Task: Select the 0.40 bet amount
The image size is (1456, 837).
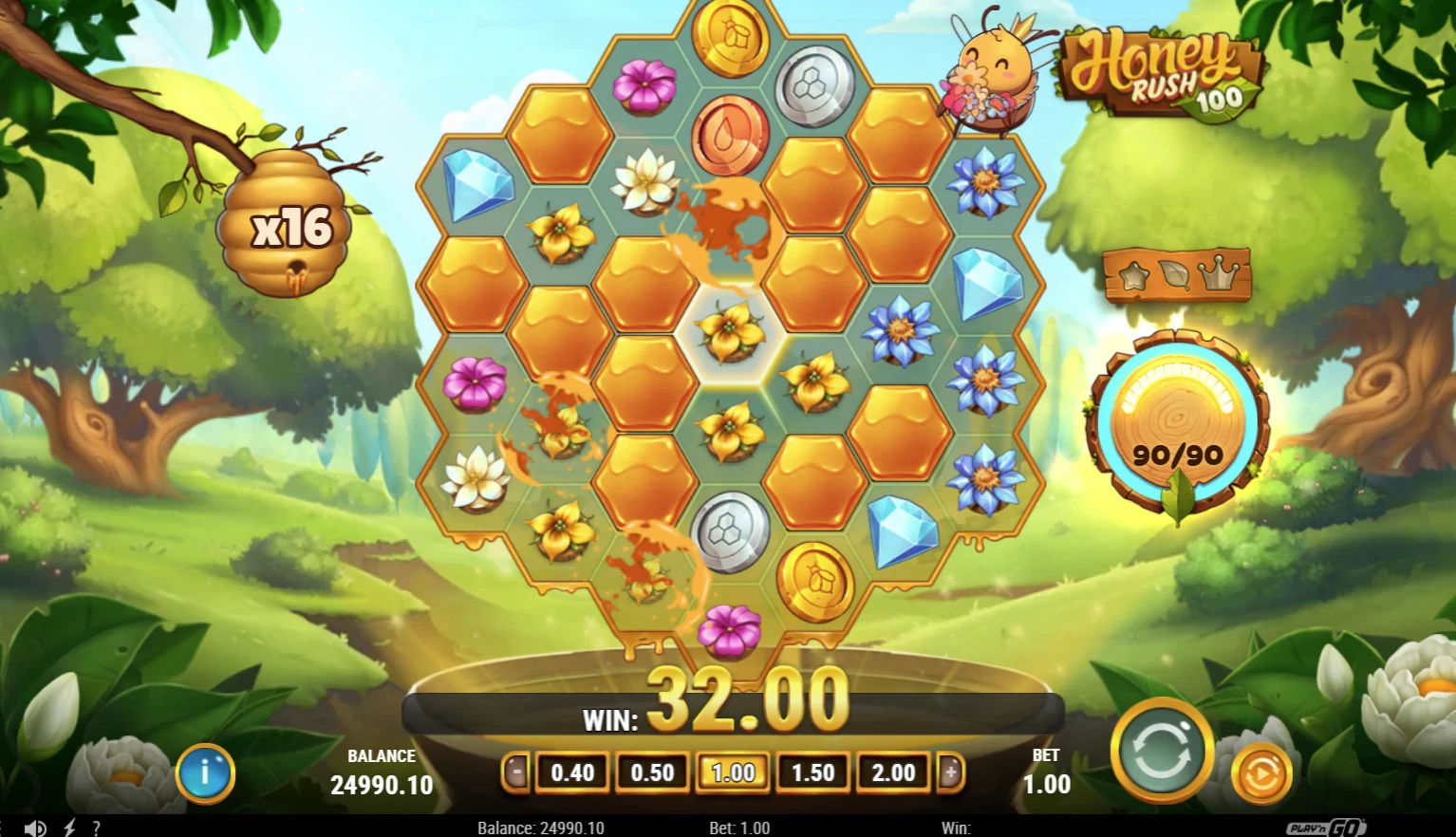Action: point(571,772)
